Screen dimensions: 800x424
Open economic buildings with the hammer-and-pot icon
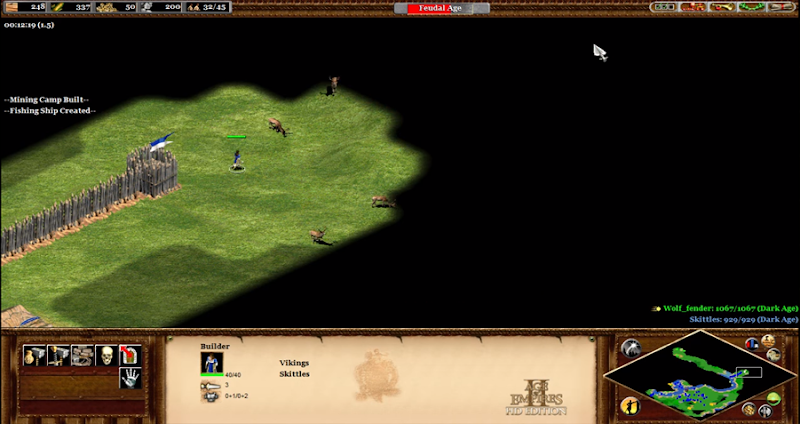pos(35,355)
